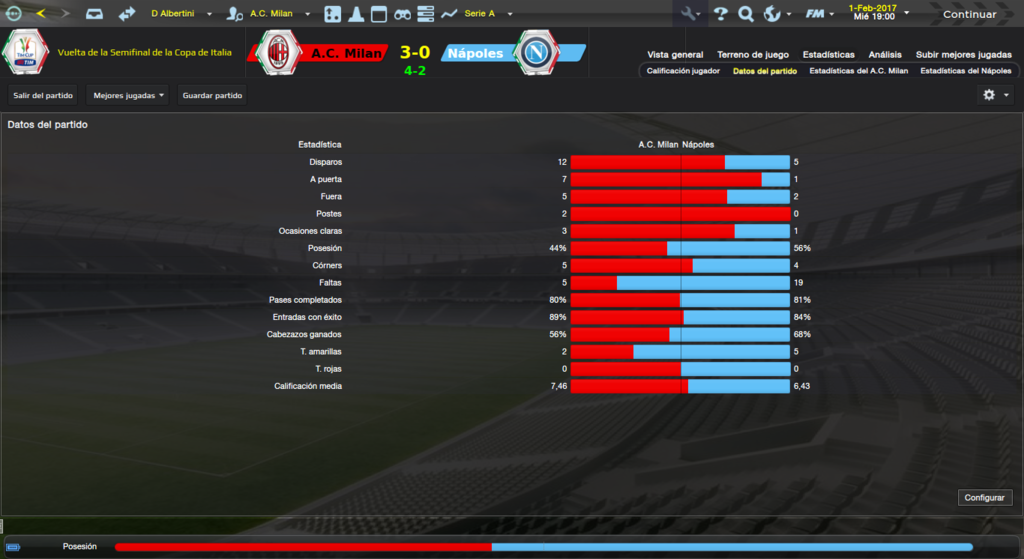Viewport: 1024px width, 559px height.
Task: Exit via Salir del partido
Action: [42, 95]
